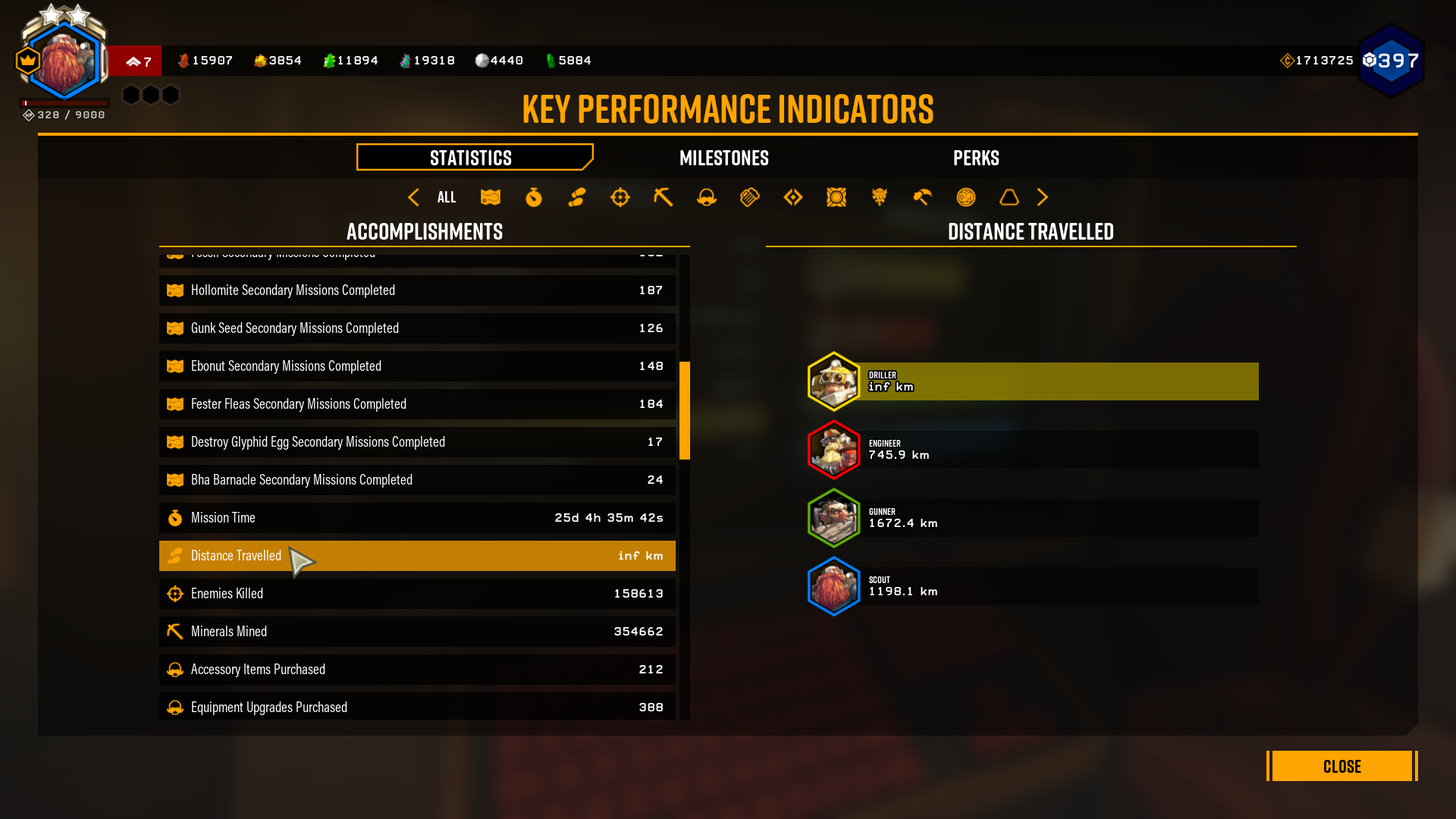Select the Enemies Killed statistic row
This screenshot has height=819, width=1456.
click(x=417, y=594)
